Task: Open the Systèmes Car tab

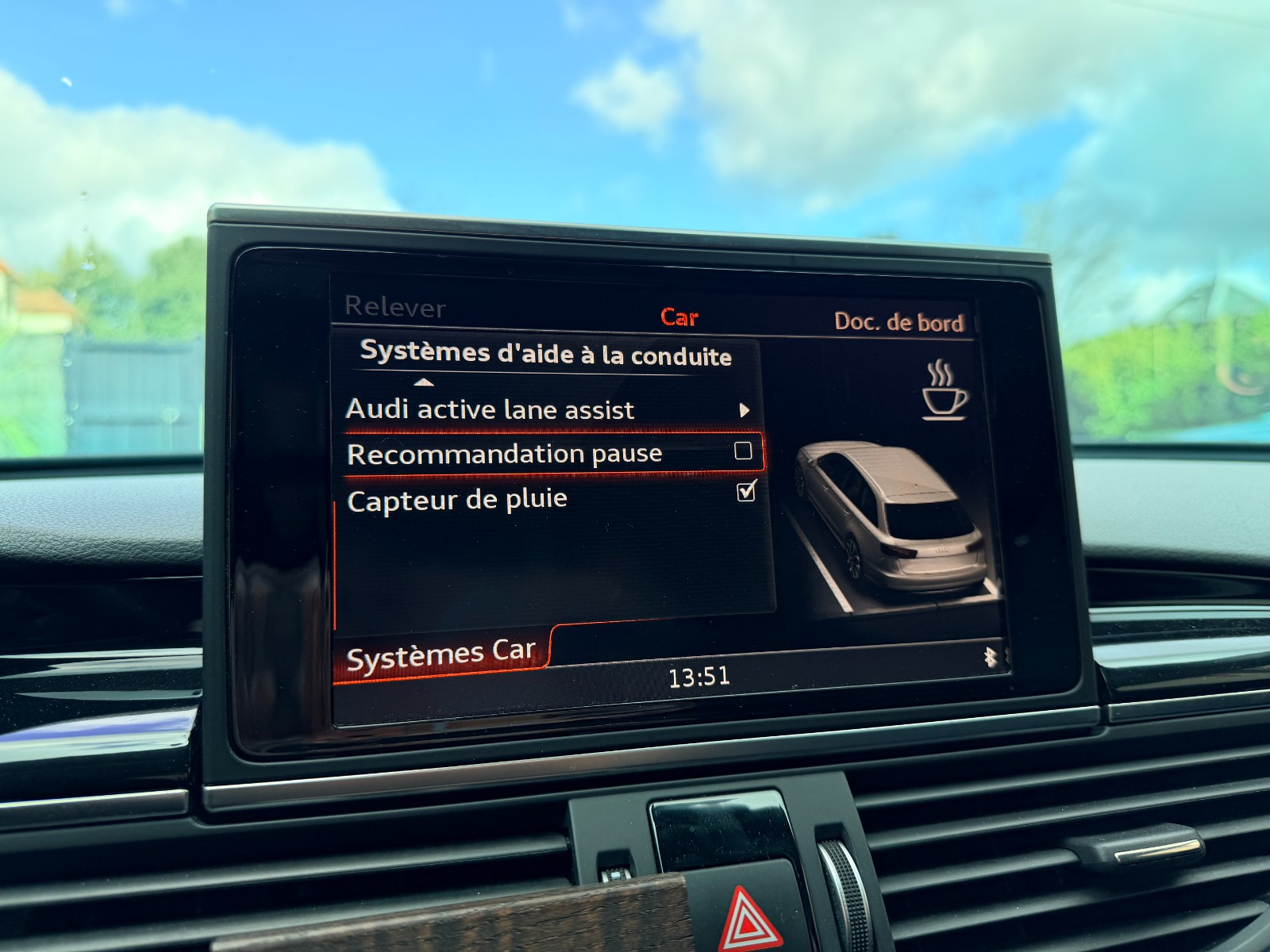Action: [x=441, y=655]
